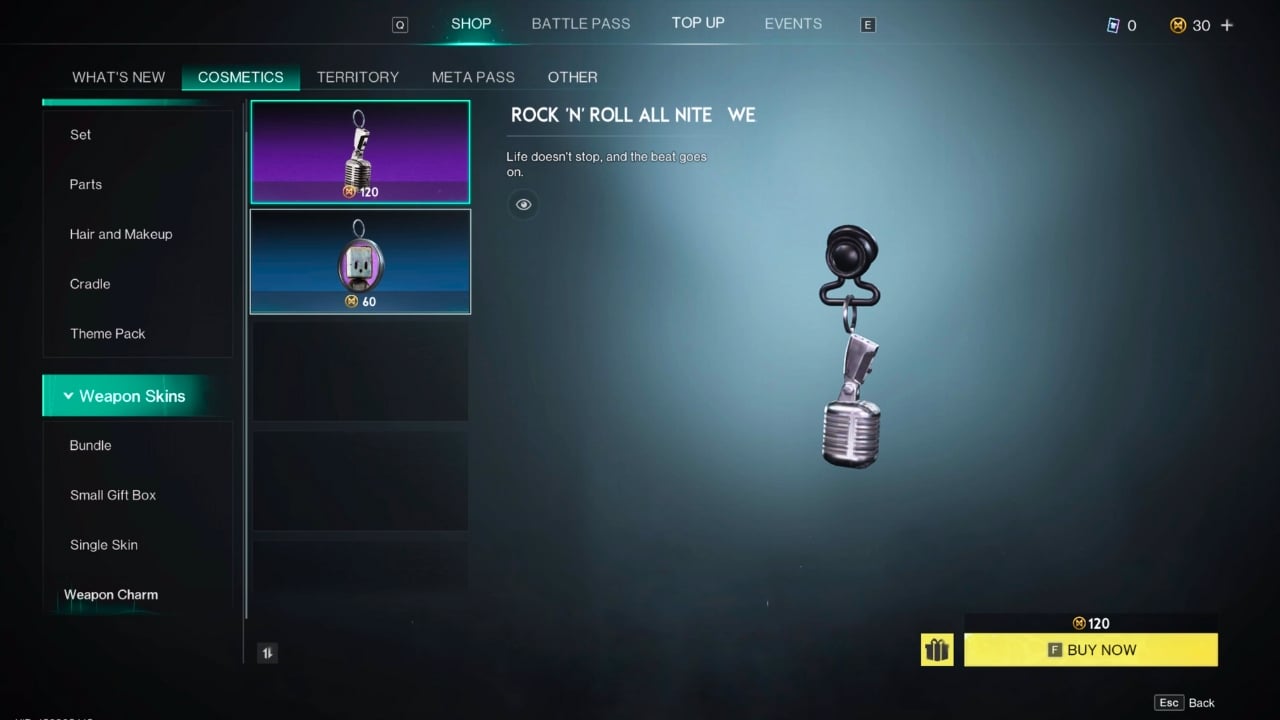Highlight the Weapon Charm category

coord(111,594)
